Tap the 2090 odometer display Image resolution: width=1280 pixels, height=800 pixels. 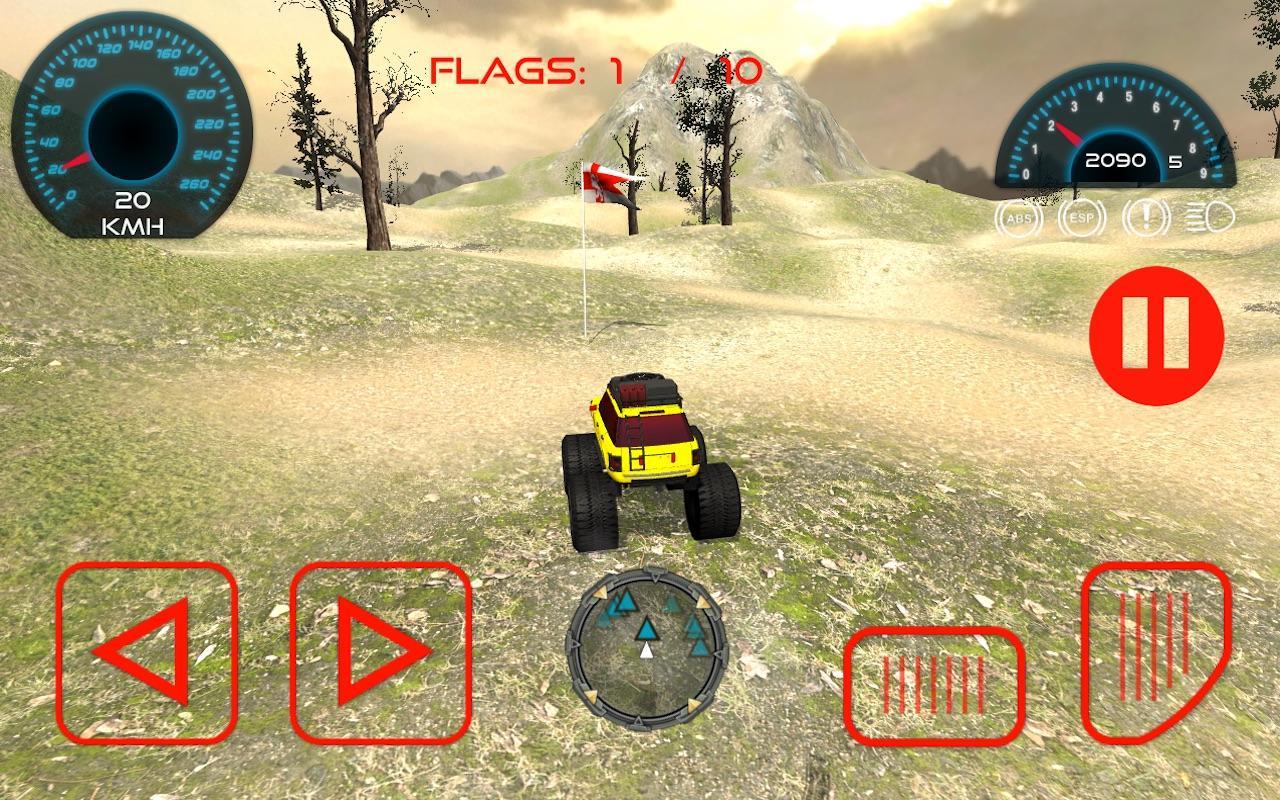[1115, 159]
